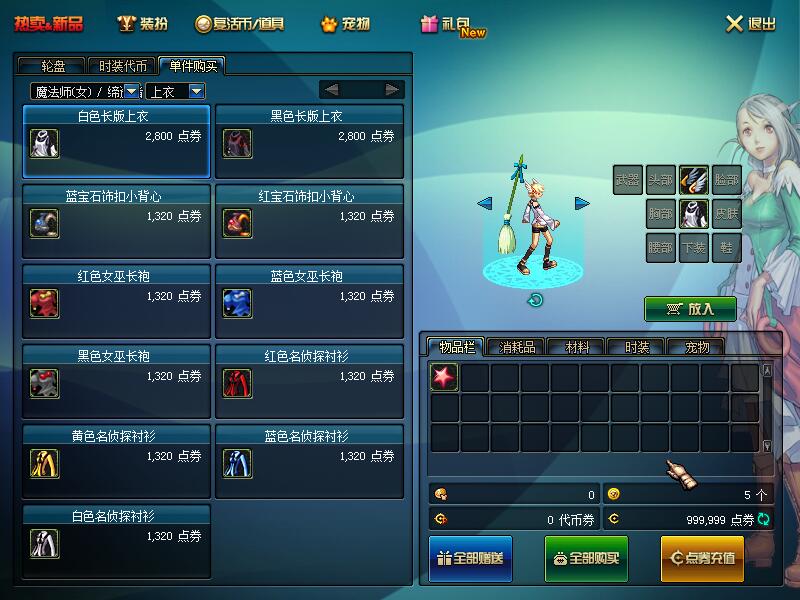Select the 白色长版上衣 item
The image size is (800, 600).
click(x=116, y=141)
